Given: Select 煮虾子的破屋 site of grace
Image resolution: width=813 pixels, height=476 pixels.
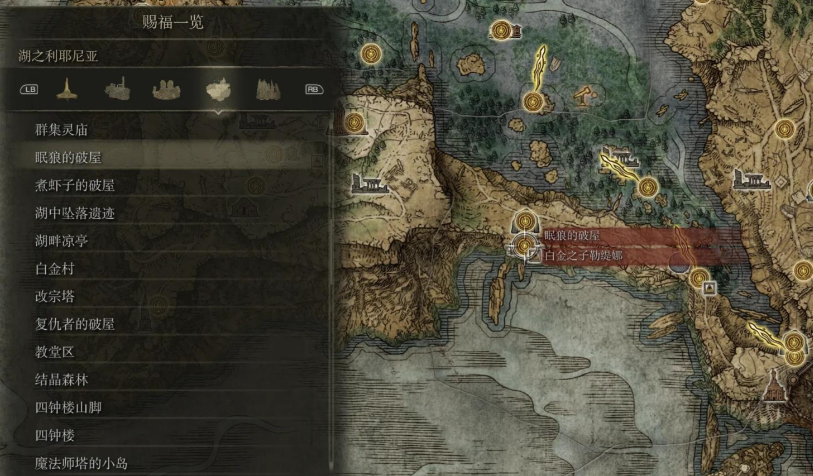Looking at the screenshot, I should tap(75, 186).
